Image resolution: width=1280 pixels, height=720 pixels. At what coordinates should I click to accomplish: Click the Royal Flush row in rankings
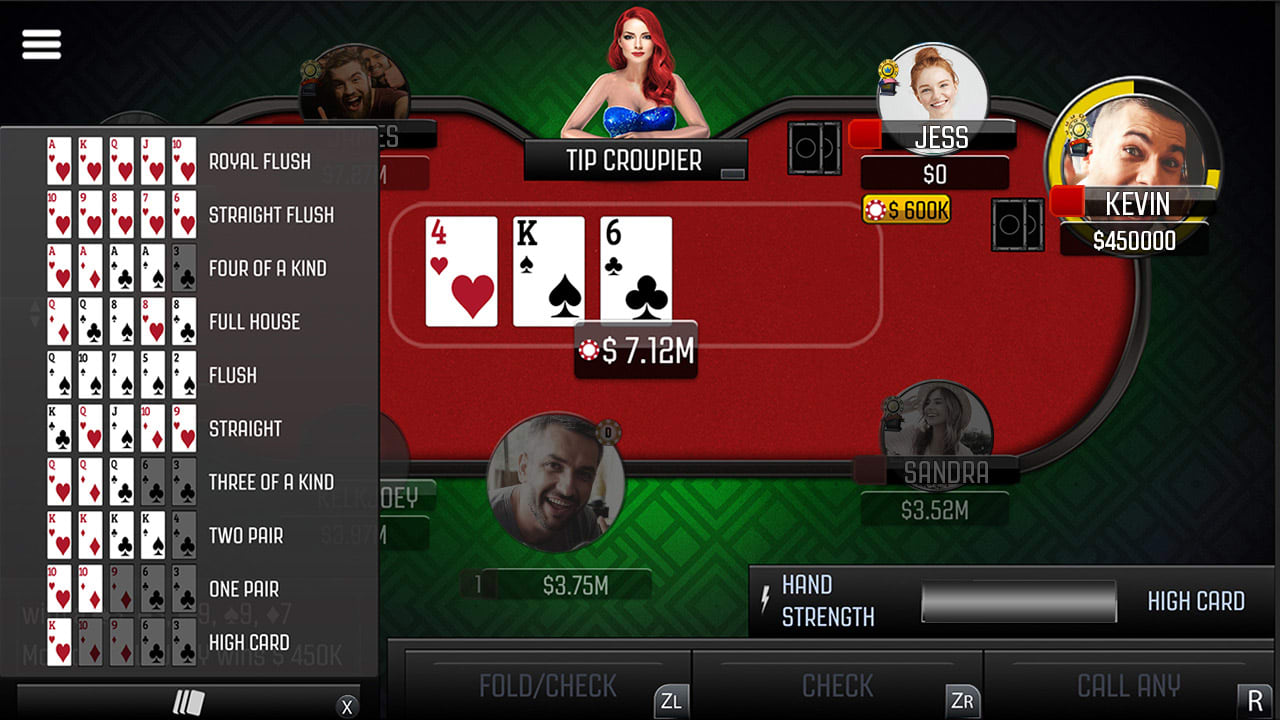(x=260, y=161)
